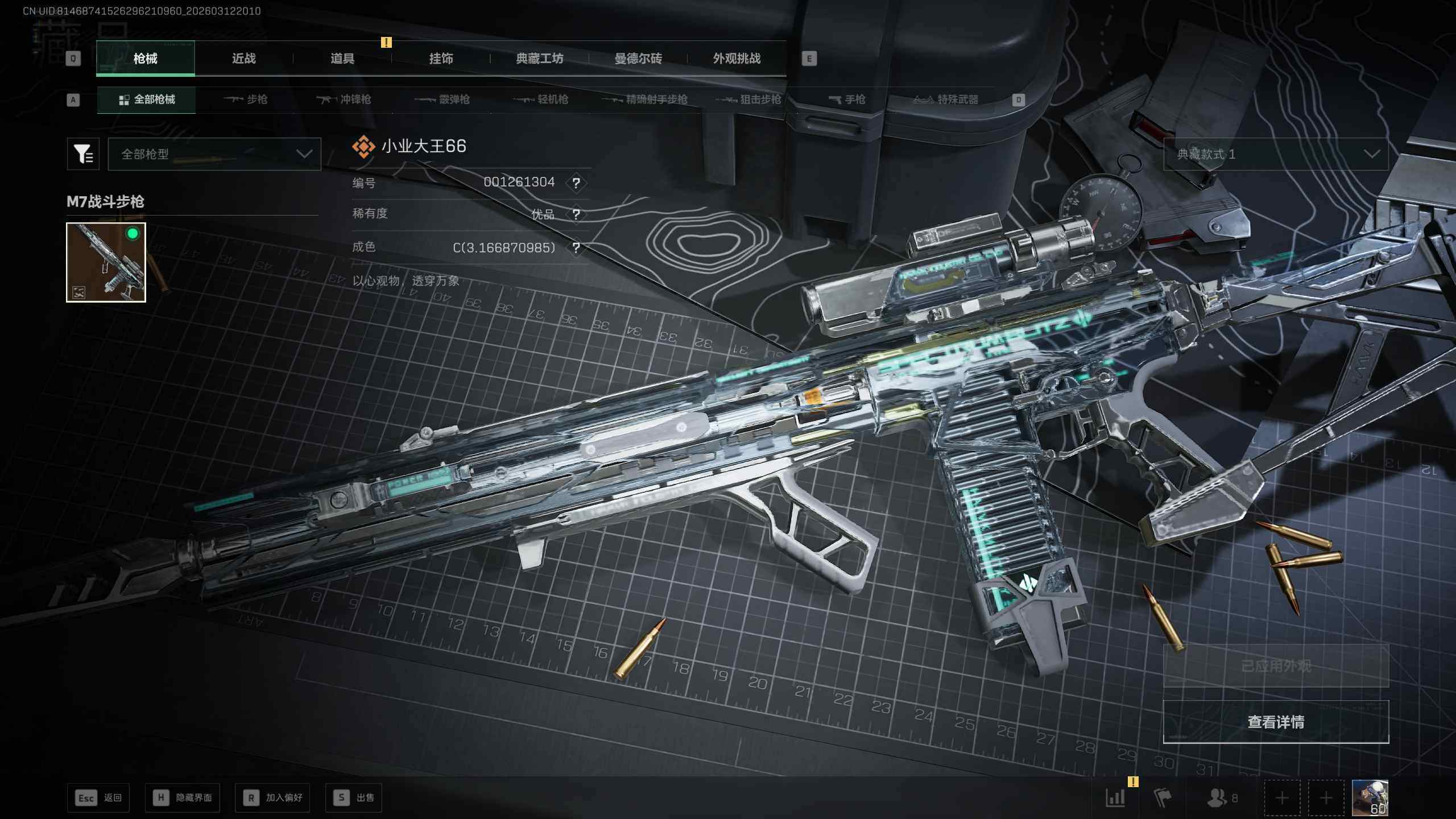Open the 曼德尔砖 tab
Screen dimensions: 1456x819
[x=638, y=59]
